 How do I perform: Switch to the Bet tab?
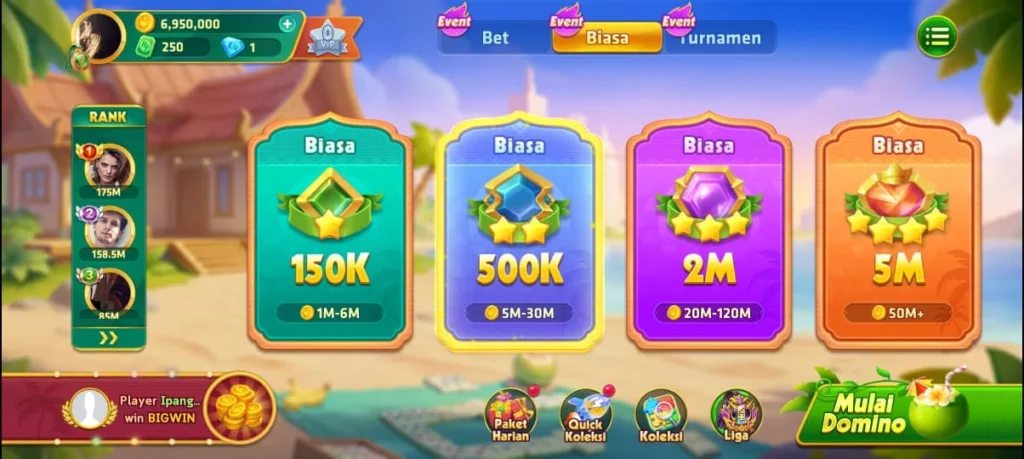pos(496,38)
